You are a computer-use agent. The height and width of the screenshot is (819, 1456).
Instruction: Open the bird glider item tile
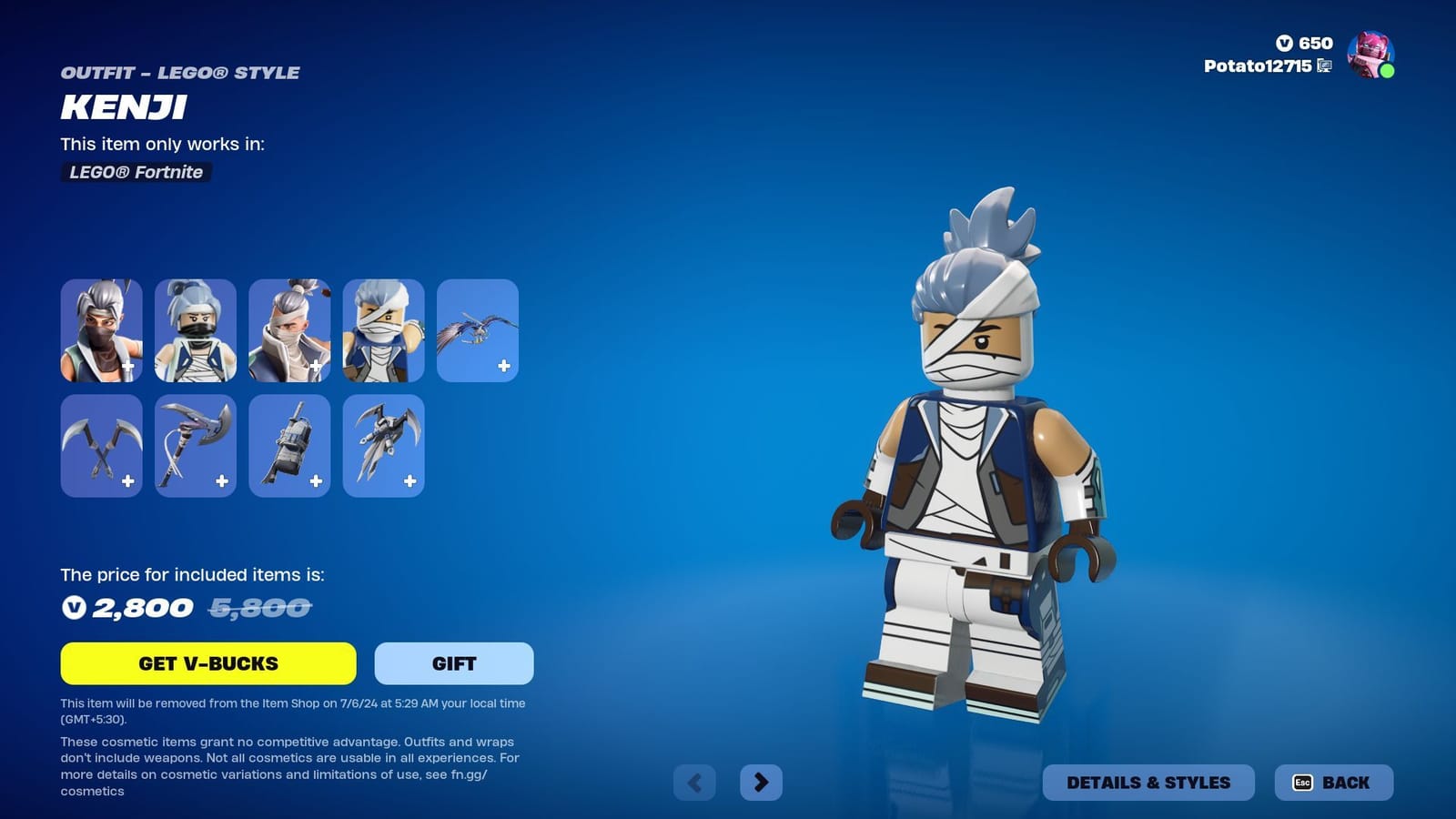tap(477, 330)
